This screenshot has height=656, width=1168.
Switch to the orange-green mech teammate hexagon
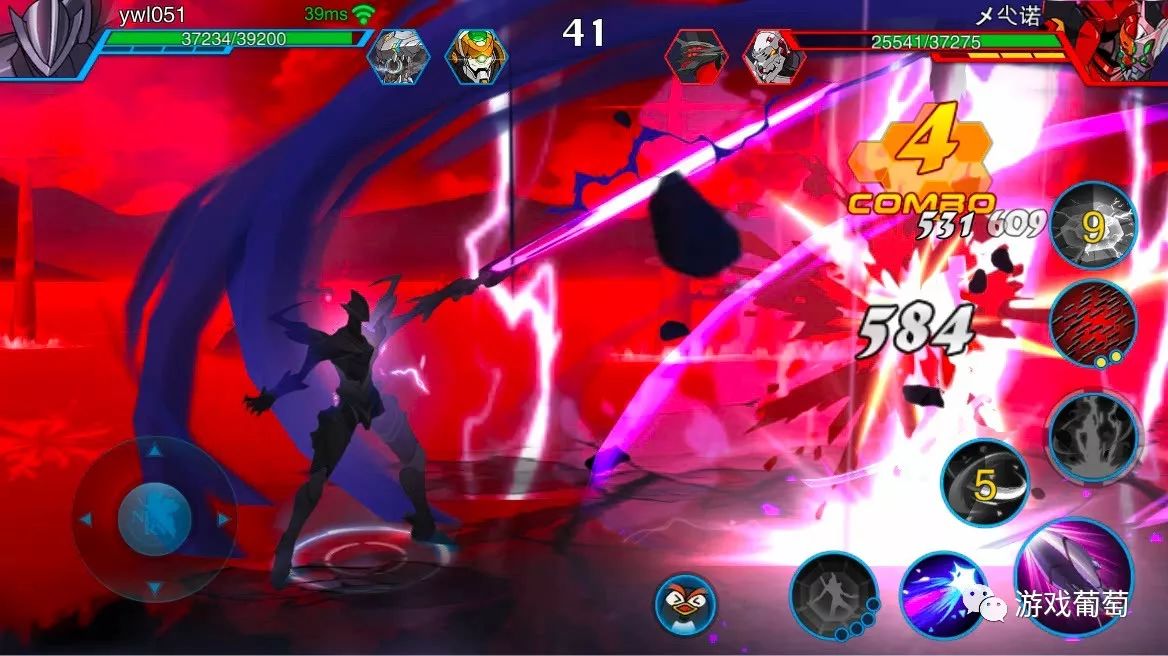point(475,56)
